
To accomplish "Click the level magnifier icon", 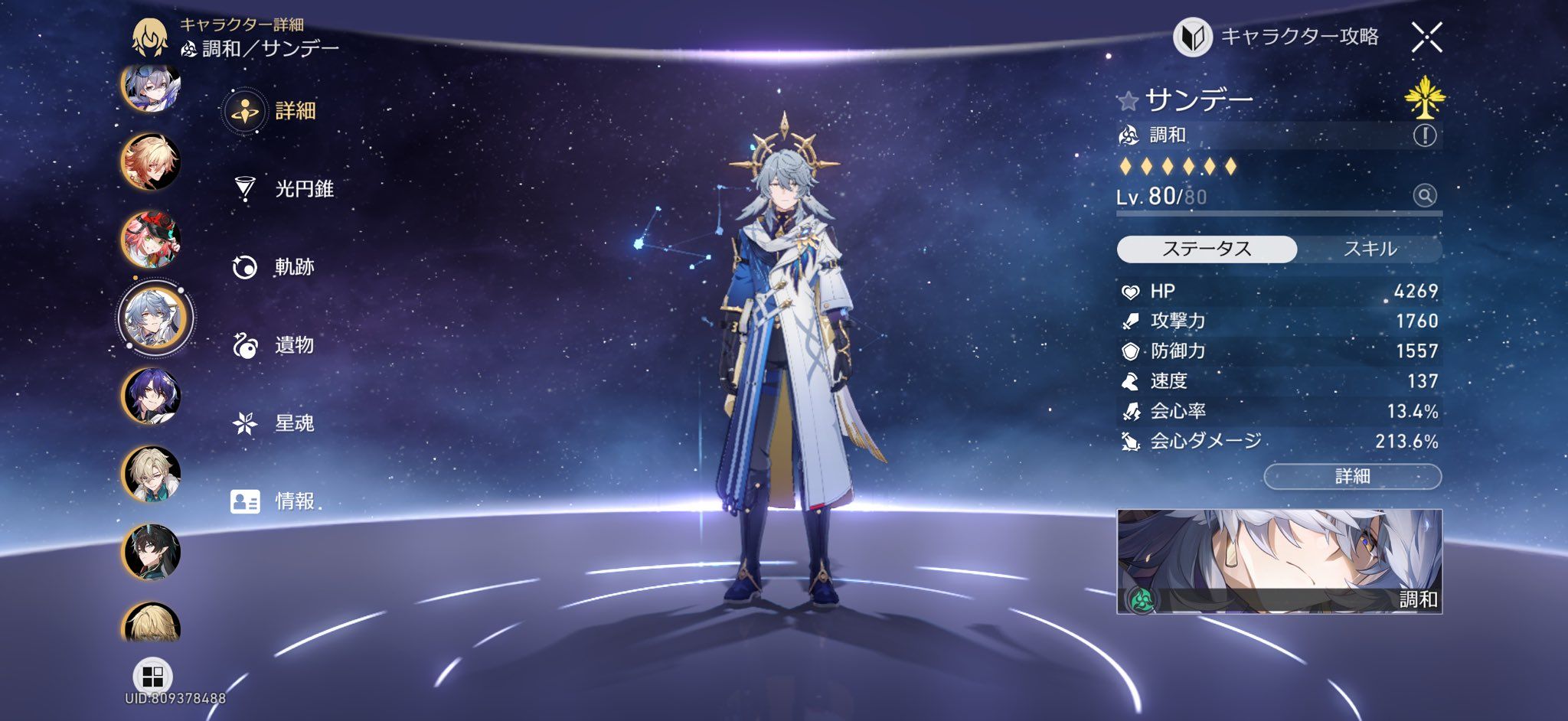I will click(1424, 196).
